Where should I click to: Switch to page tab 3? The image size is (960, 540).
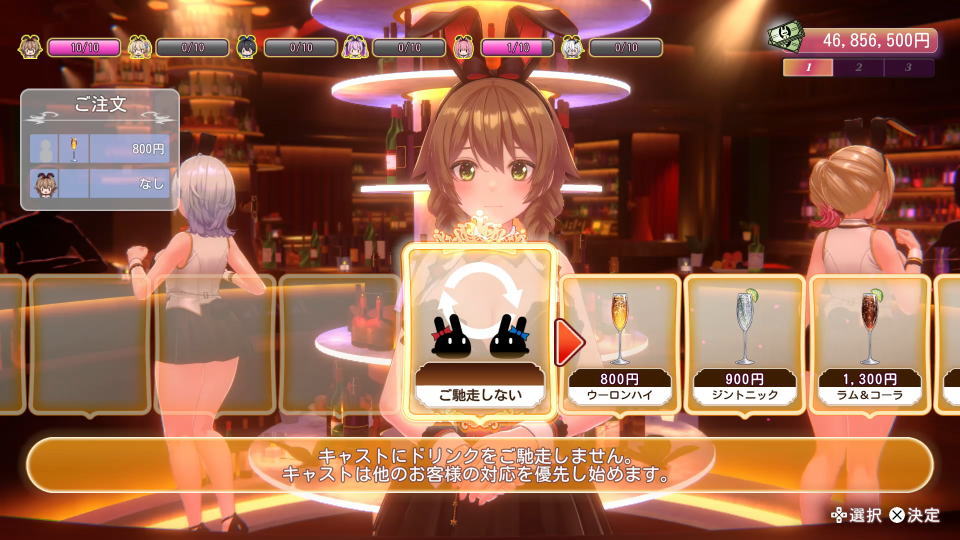908,68
